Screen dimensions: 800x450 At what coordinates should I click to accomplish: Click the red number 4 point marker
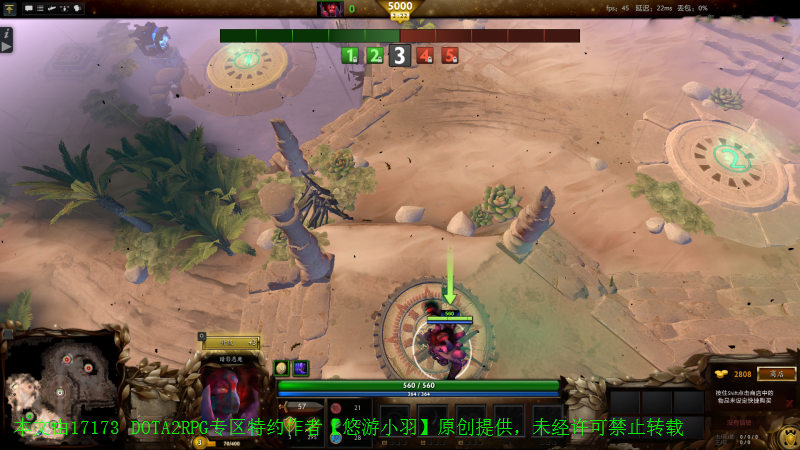[x=425, y=56]
